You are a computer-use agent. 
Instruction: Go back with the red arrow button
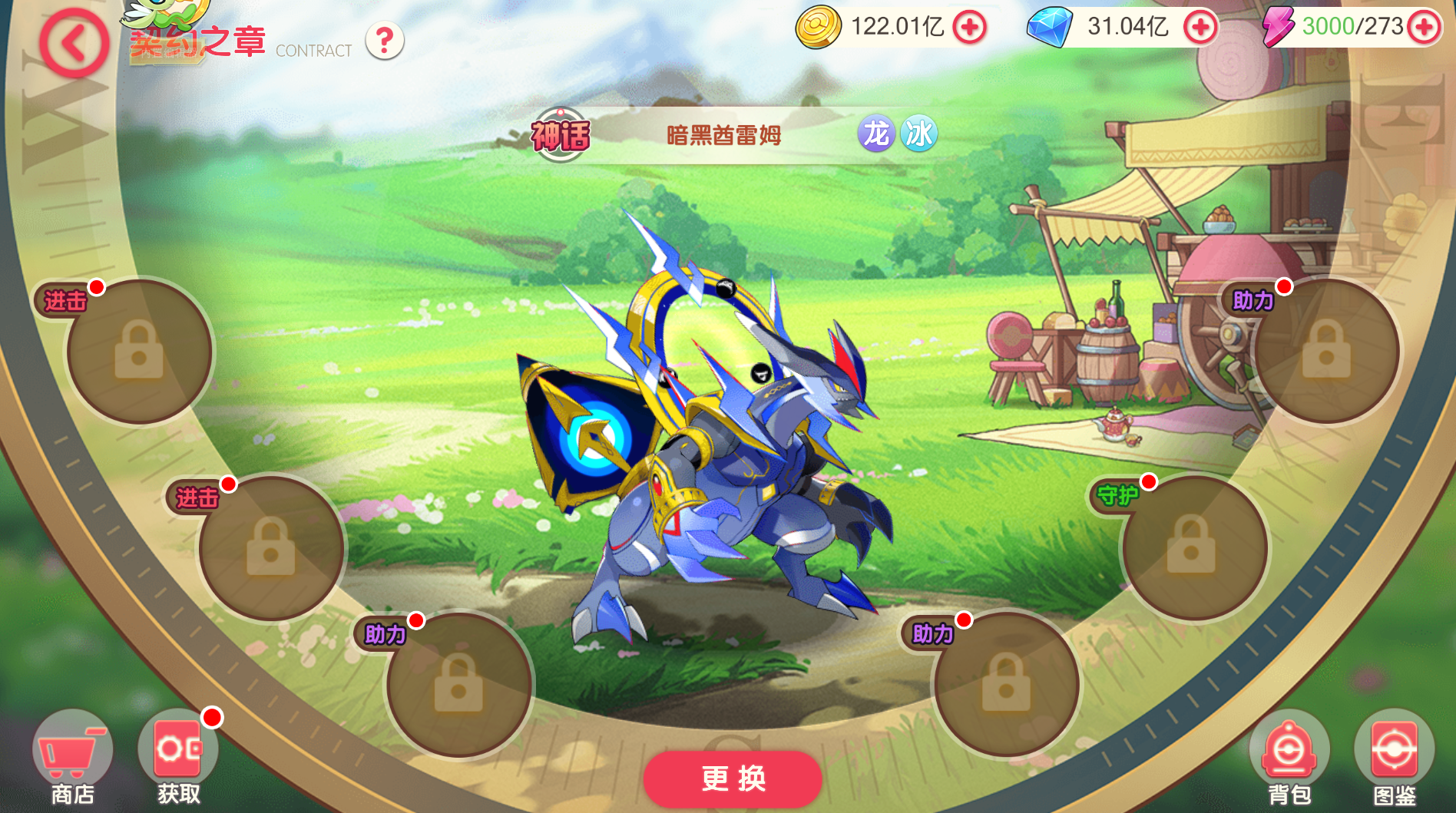pyautogui.click(x=74, y=44)
